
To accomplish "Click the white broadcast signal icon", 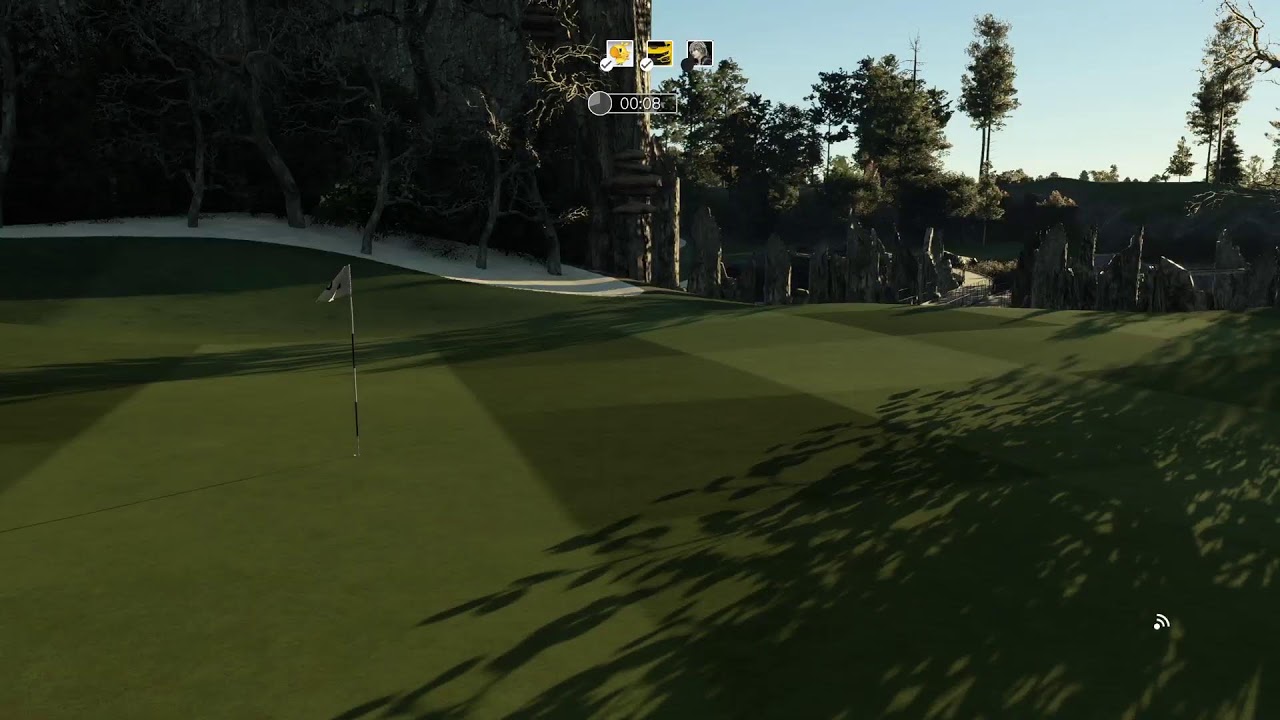I will (x=1161, y=623).
